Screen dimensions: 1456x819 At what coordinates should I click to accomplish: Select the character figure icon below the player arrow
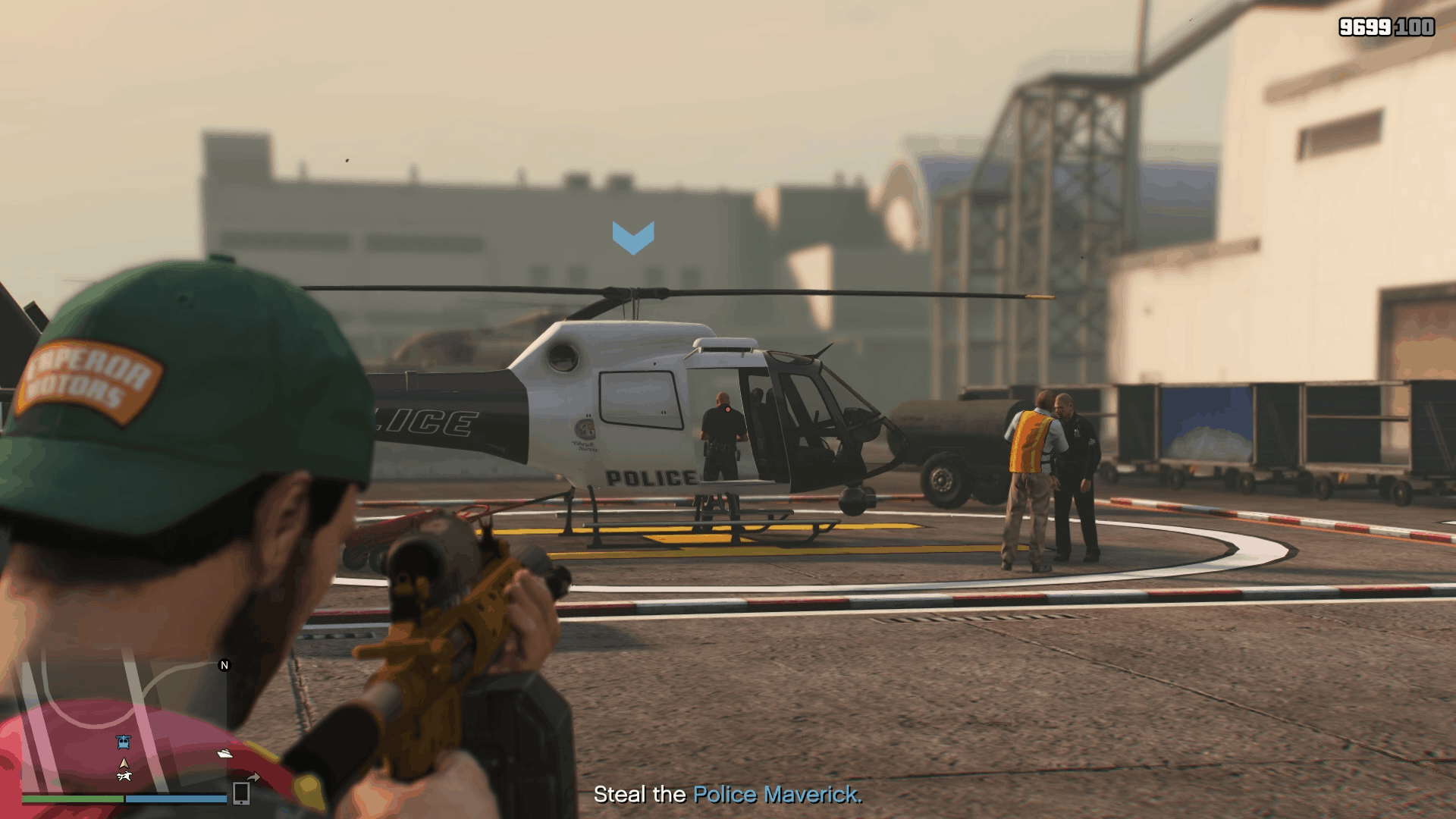click(x=125, y=777)
